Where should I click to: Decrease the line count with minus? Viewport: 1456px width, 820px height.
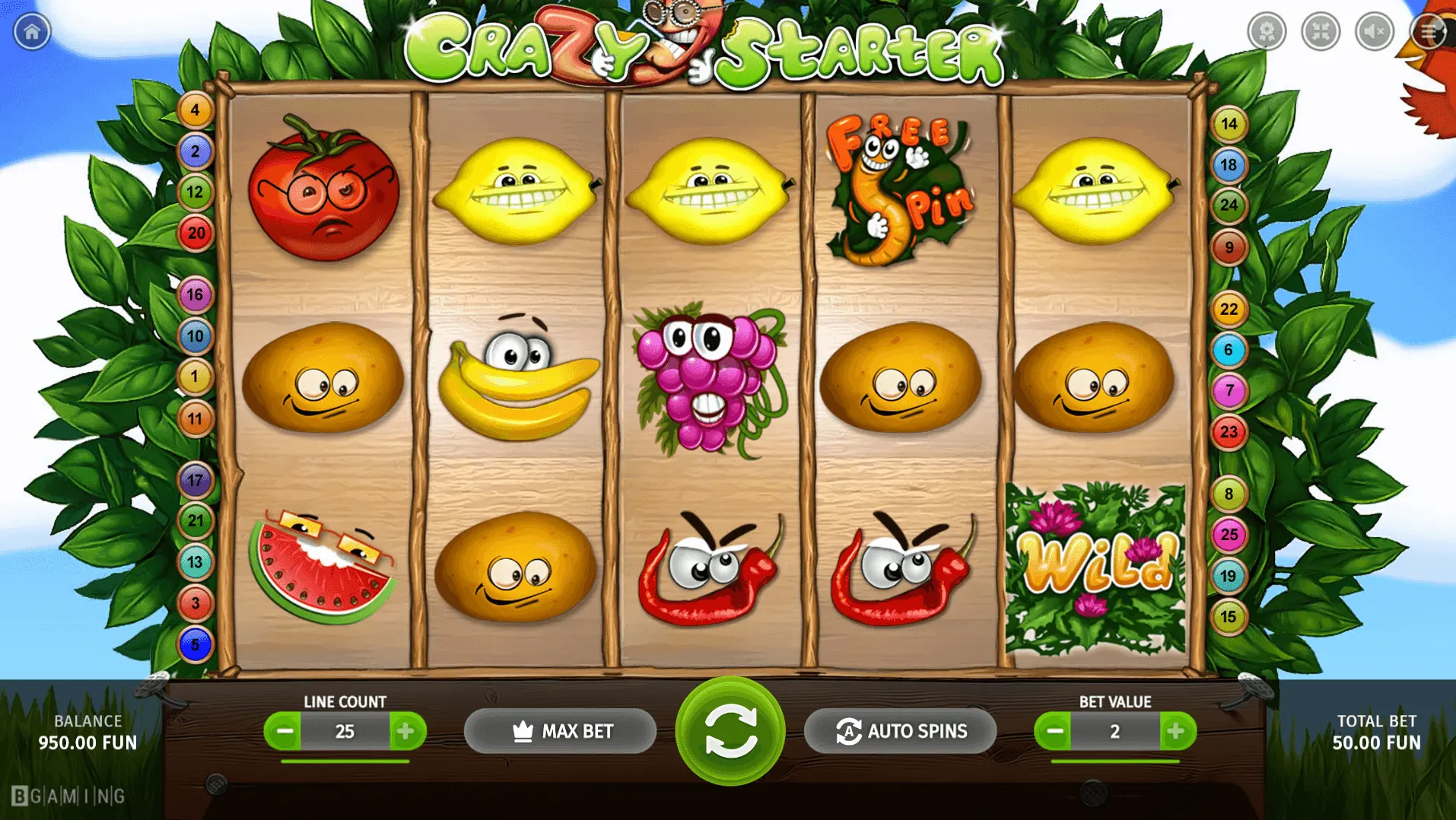coord(284,731)
